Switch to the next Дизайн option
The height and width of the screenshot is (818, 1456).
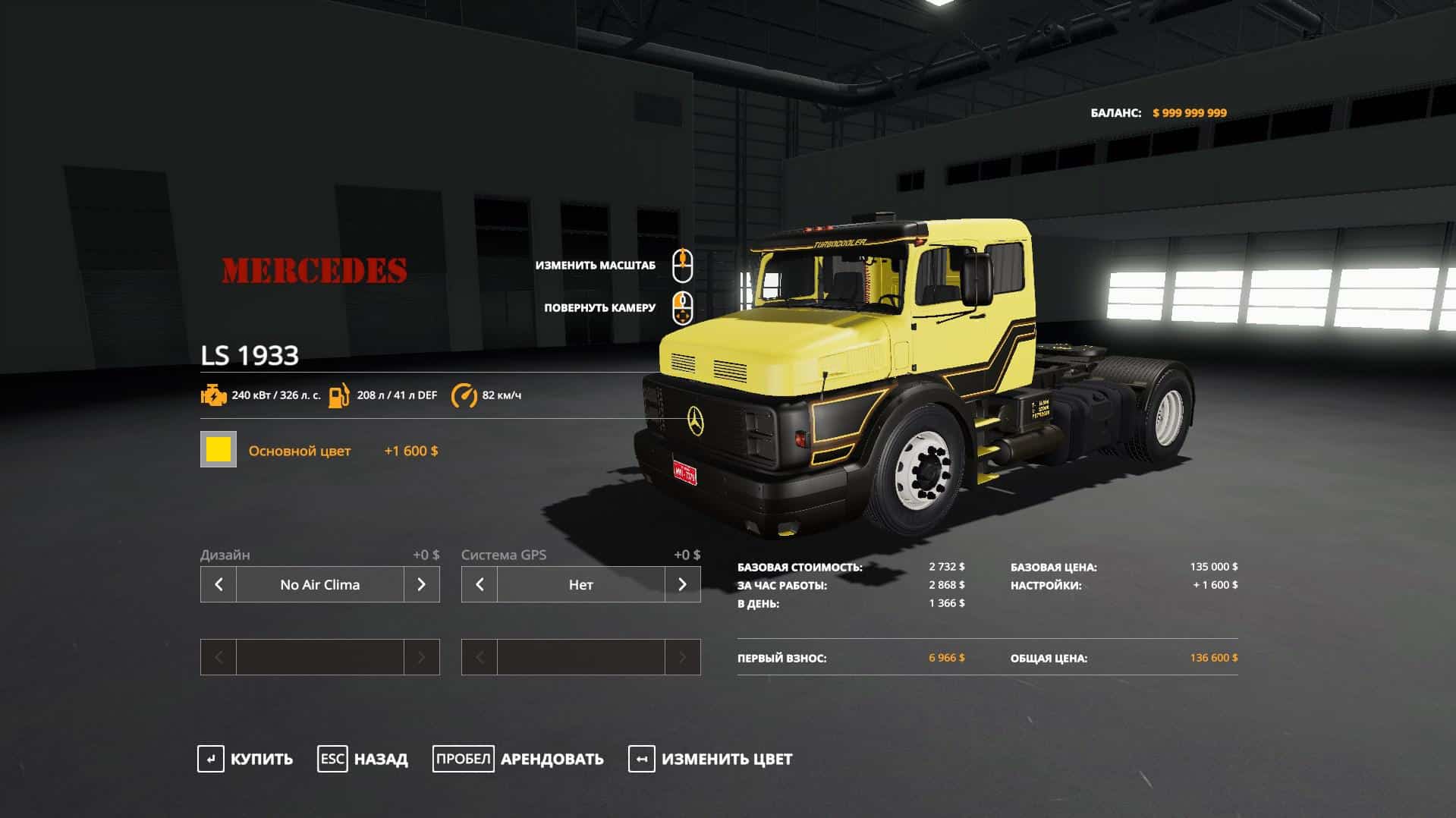tap(422, 584)
